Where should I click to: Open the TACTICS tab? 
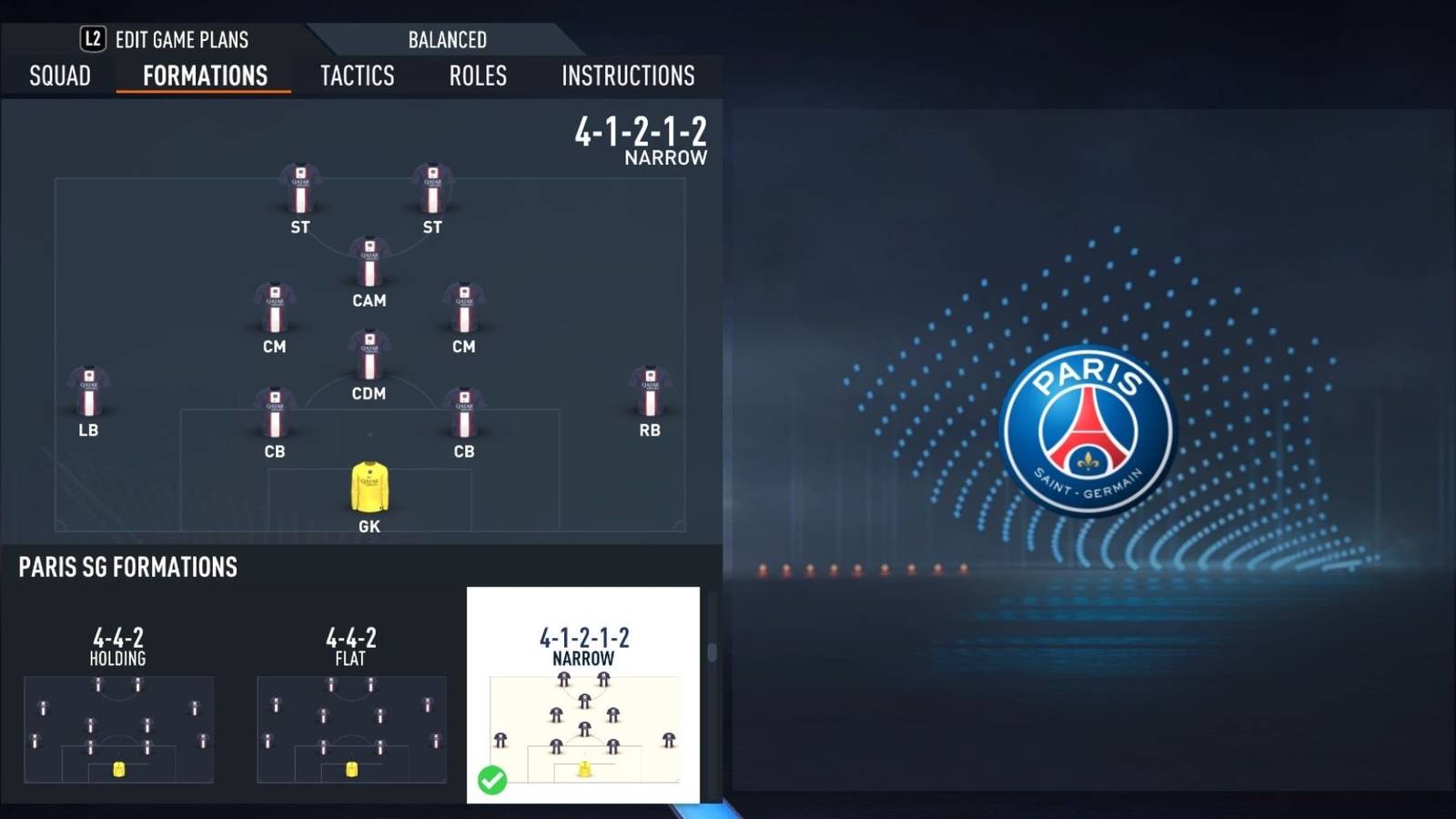(356, 76)
